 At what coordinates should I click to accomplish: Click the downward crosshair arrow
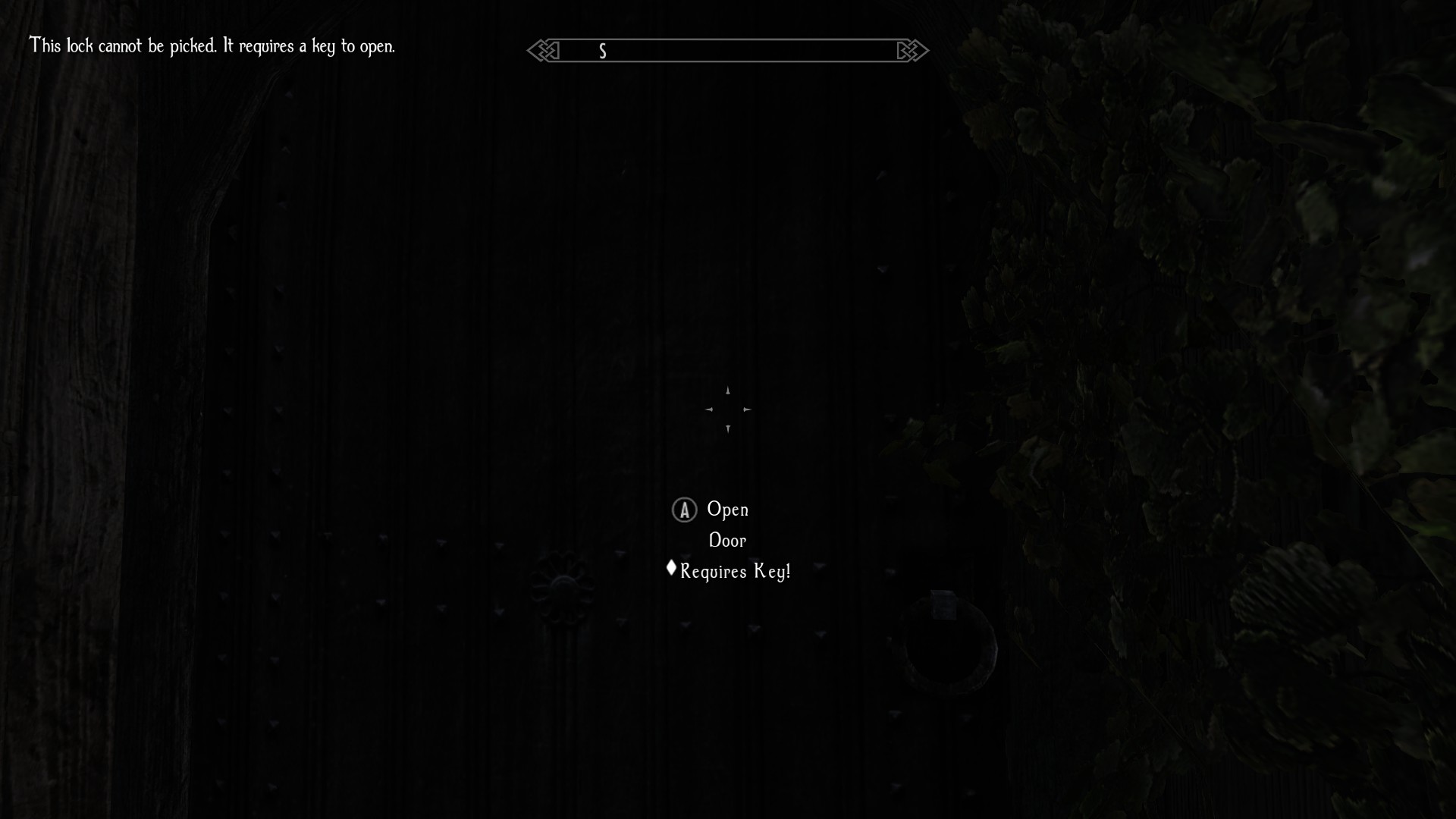click(x=729, y=428)
